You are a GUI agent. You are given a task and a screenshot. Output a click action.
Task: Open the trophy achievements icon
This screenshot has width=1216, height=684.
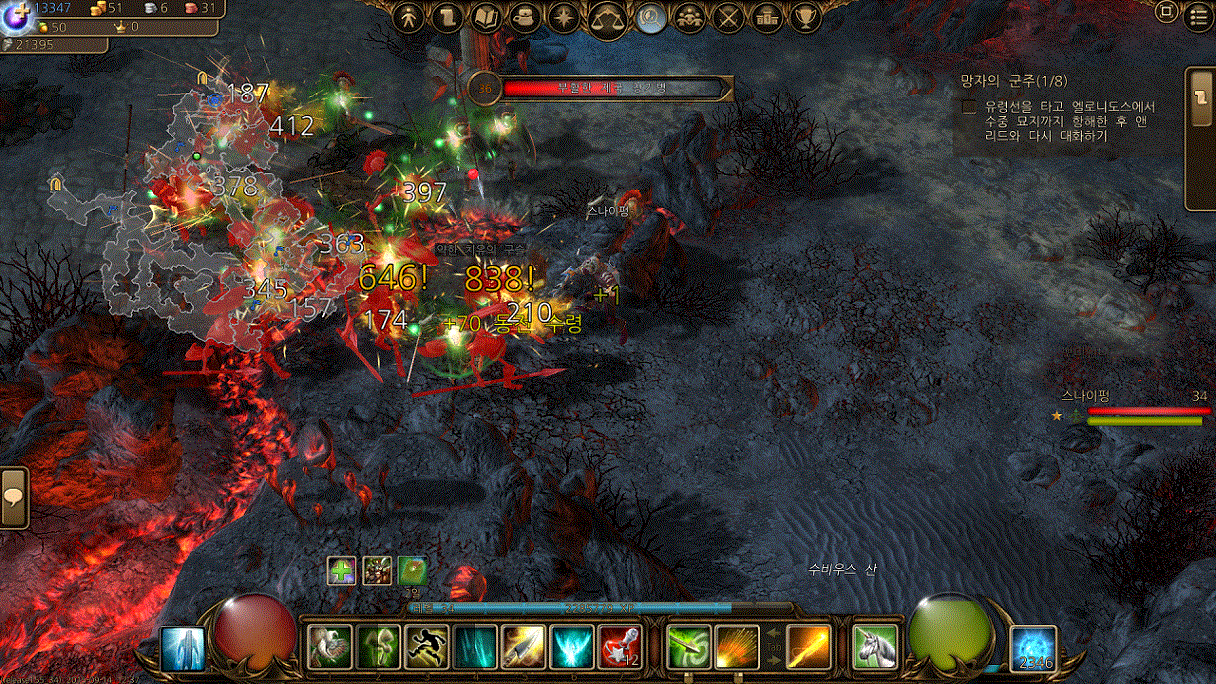(805, 17)
